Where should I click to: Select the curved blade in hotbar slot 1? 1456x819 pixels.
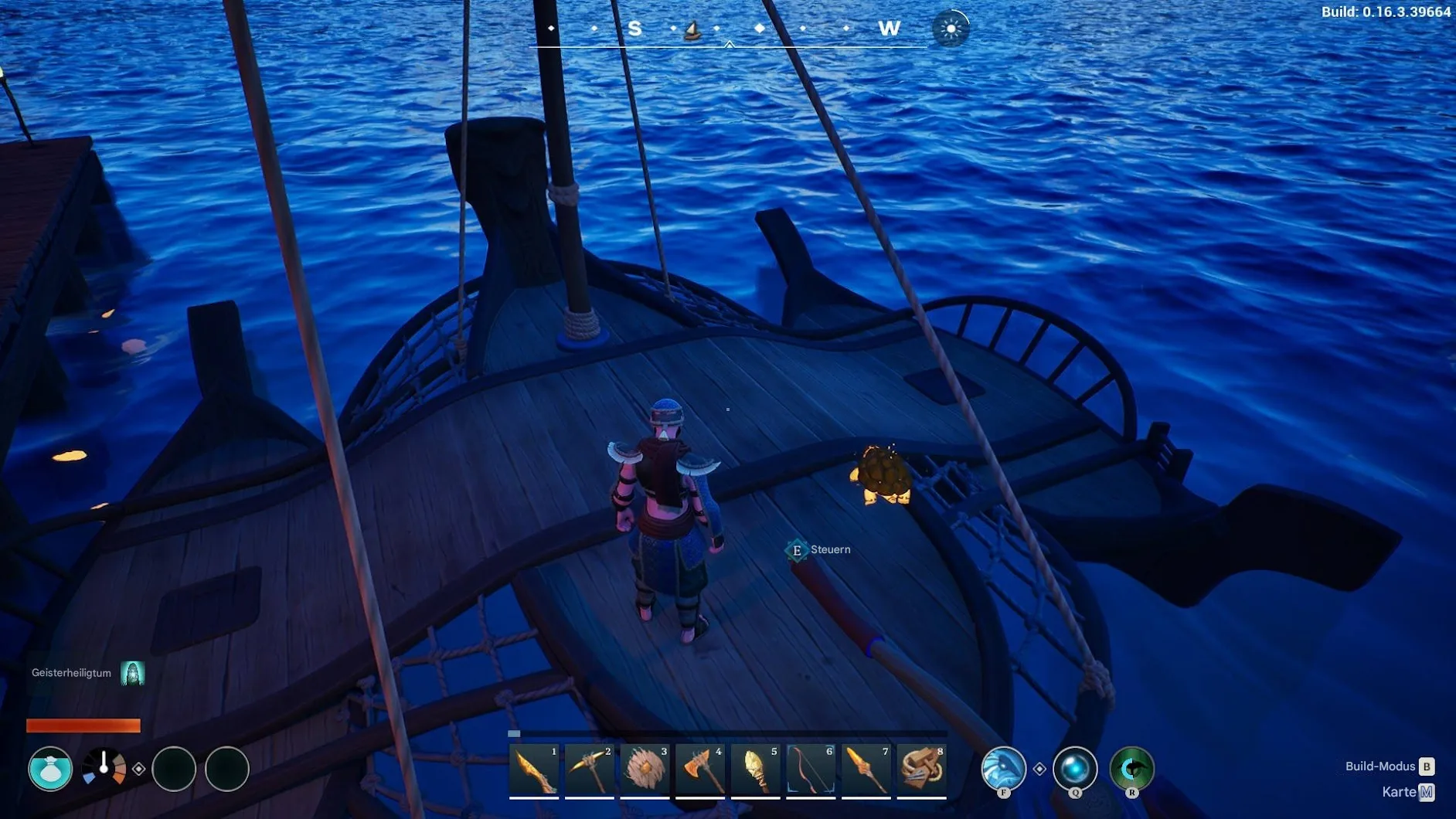click(534, 770)
